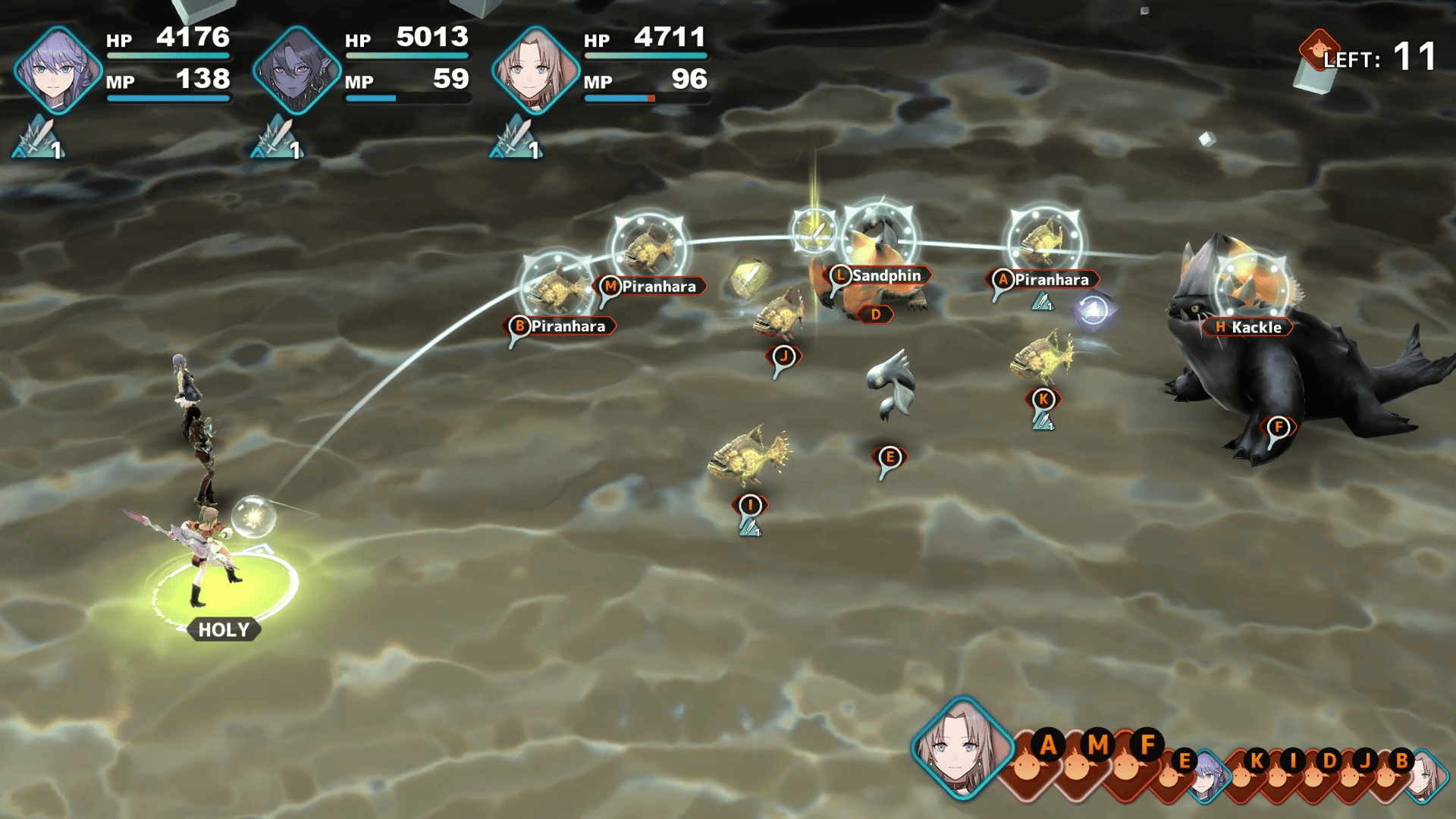The height and width of the screenshot is (819, 1456).
Task: Select the purple-haired party member portrait
Action: [x=57, y=70]
